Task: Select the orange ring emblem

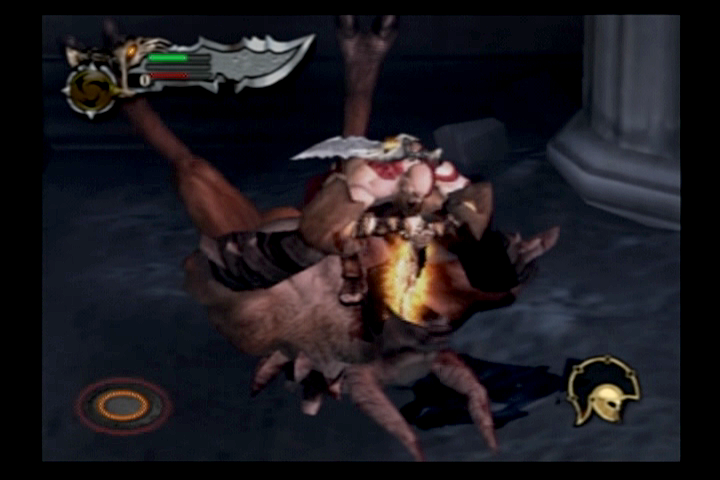Action: (x=123, y=405)
